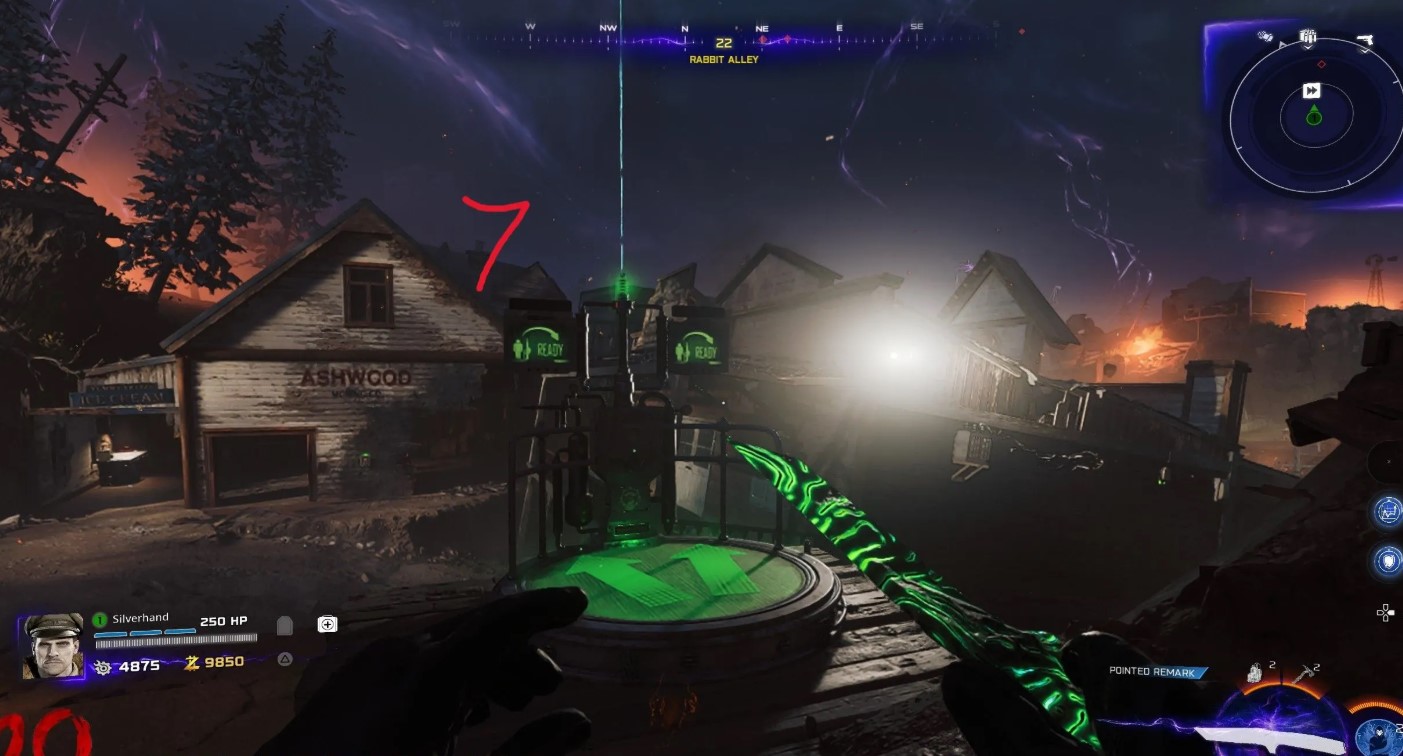This screenshot has width=1403, height=756.
Task: Click the armor plate icon
Action: [284, 625]
